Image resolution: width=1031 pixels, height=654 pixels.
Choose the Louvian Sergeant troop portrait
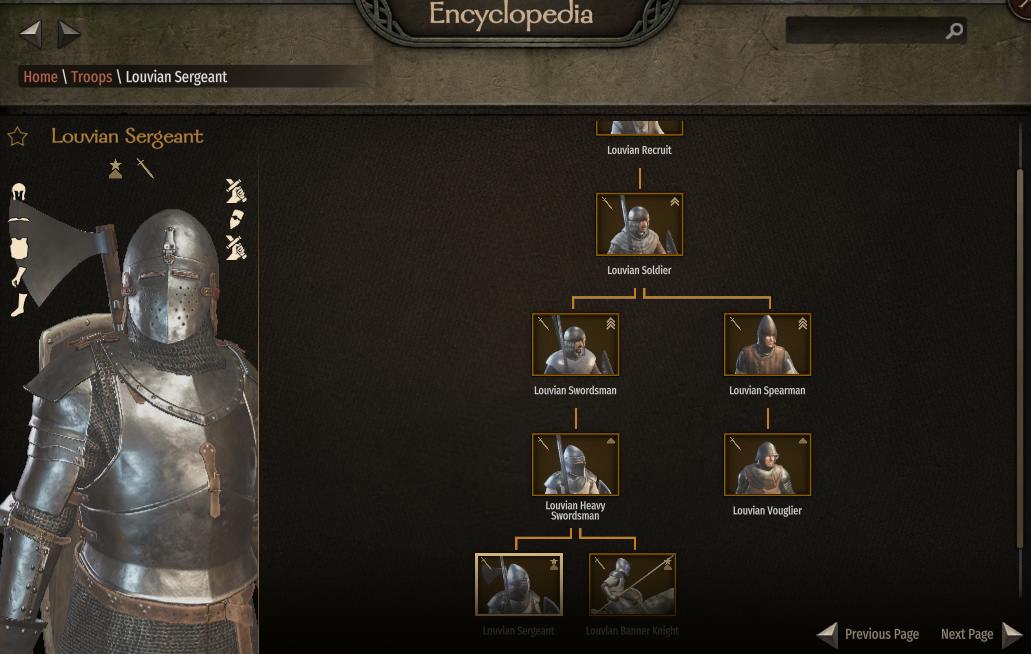point(518,584)
